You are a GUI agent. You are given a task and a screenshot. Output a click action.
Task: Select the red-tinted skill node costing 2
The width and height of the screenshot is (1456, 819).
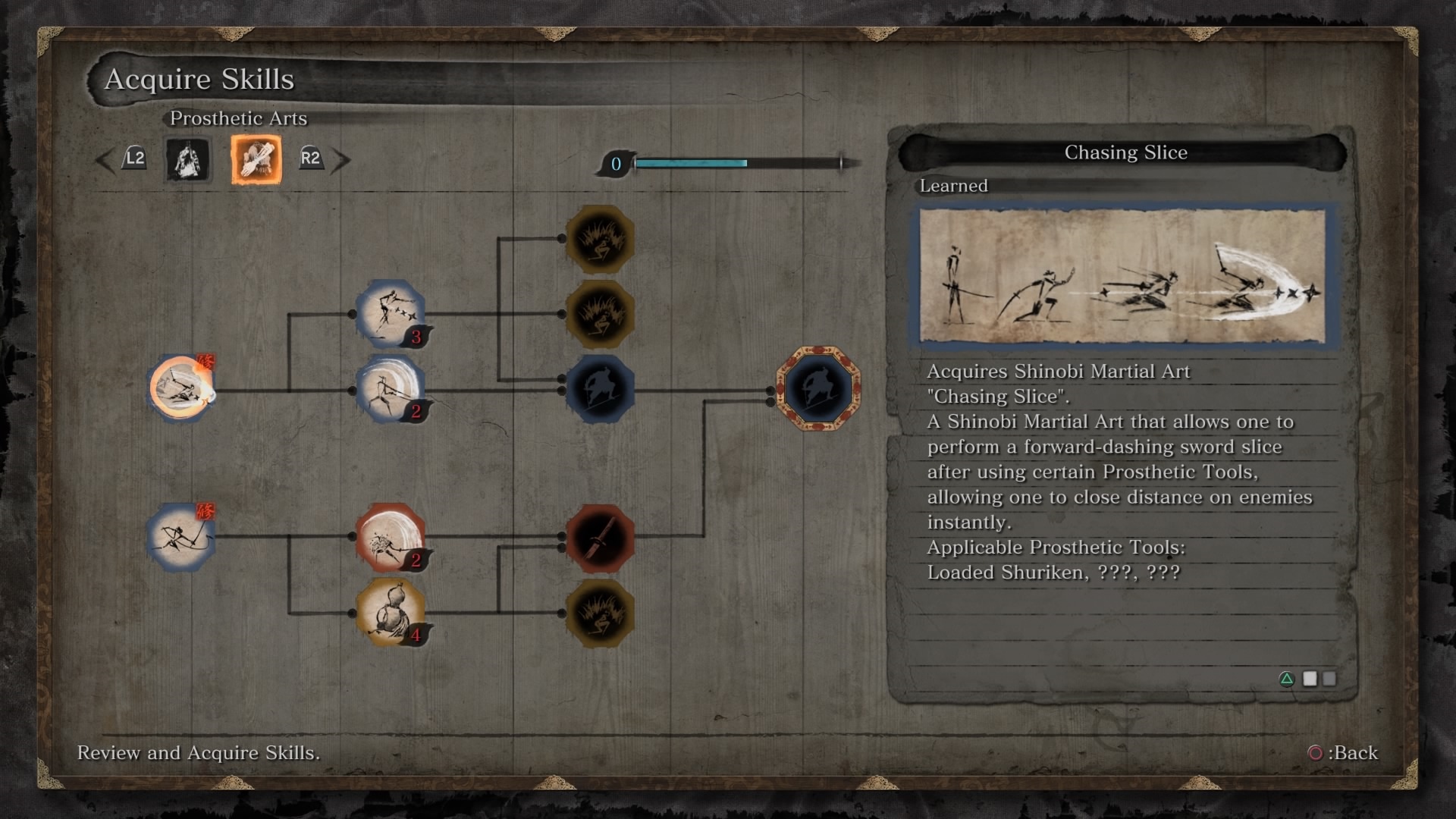[x=390, y=537]
